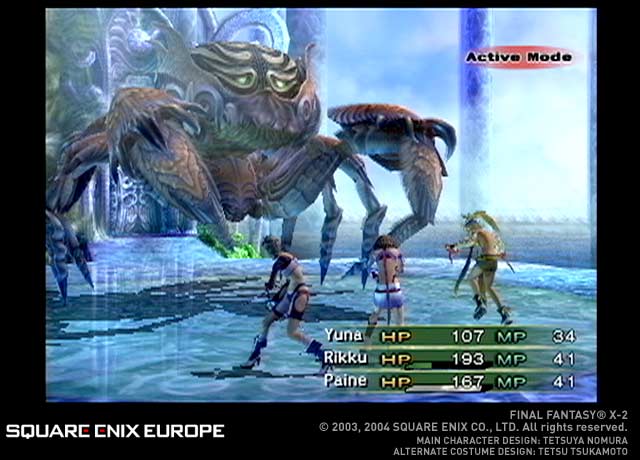Select Rikku's party status row
The width and height of the screenshot is (640, 460).
[x=450, y=358]
